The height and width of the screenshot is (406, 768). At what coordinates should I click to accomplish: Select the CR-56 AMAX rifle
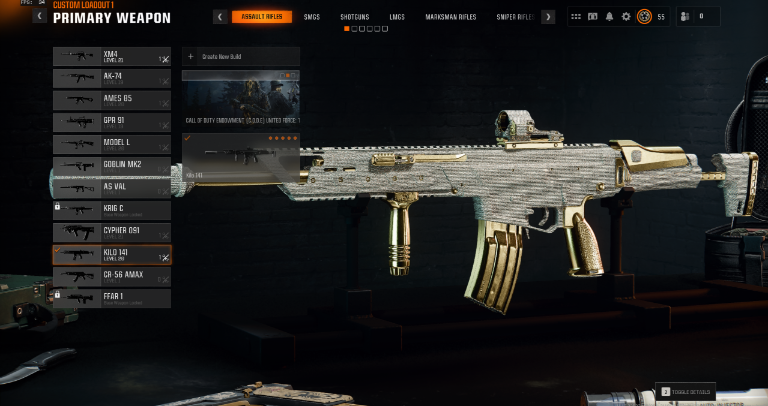(111, 276)
